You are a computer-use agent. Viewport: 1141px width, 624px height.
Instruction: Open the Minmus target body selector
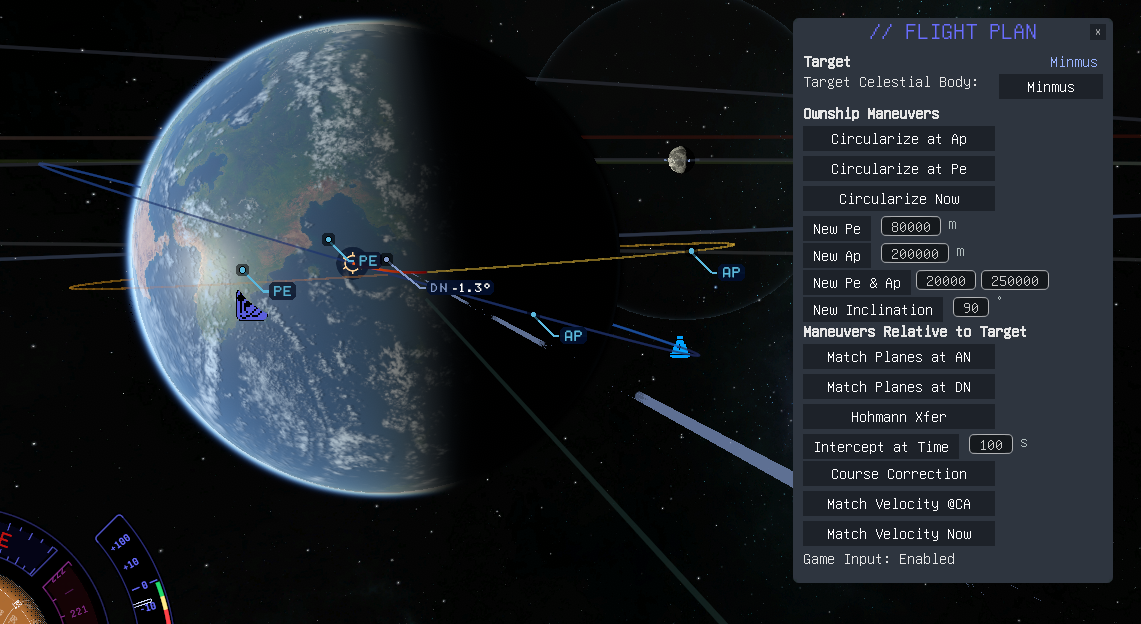(1050, 87)
